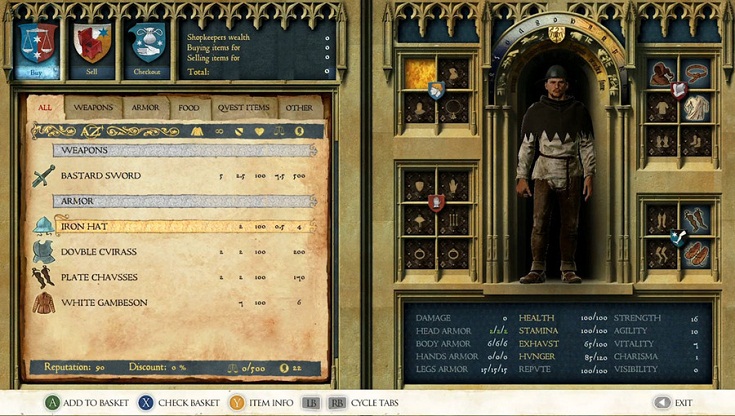The image size is (735, 416).
Task: Select the equipped brown shoes slot
Action: click(x=696, y=252)
